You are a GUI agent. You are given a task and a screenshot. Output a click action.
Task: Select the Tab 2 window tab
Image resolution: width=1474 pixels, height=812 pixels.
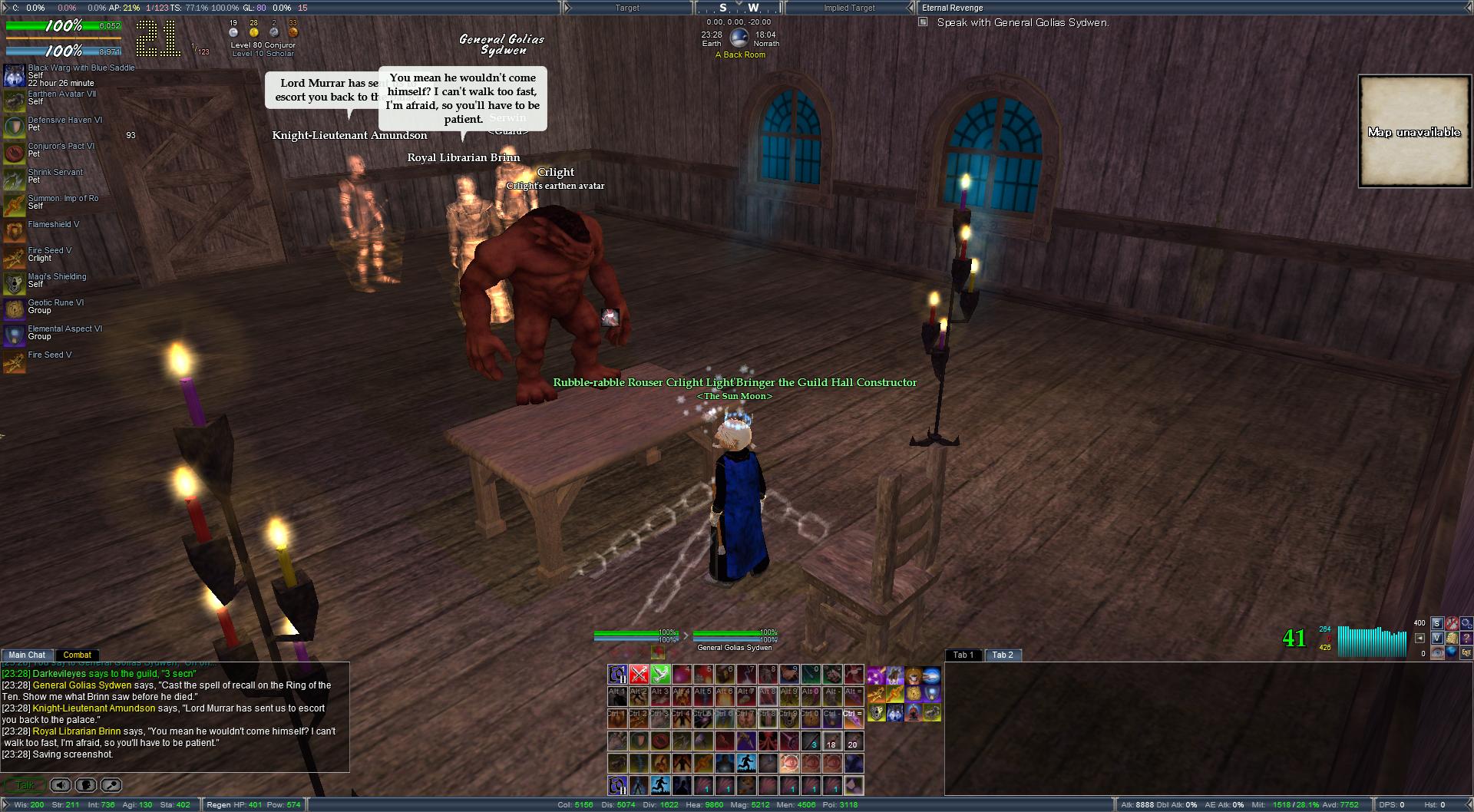(x=1002, y=655)
